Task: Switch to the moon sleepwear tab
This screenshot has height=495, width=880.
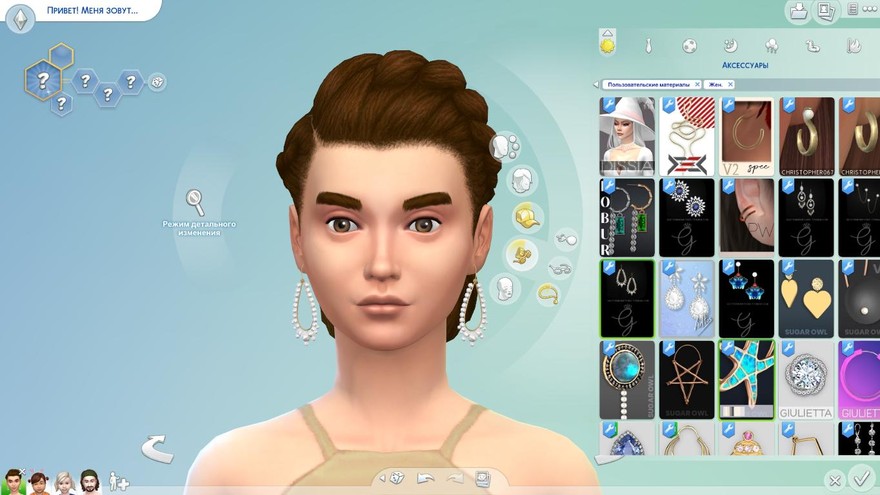Action: [730, 45]
